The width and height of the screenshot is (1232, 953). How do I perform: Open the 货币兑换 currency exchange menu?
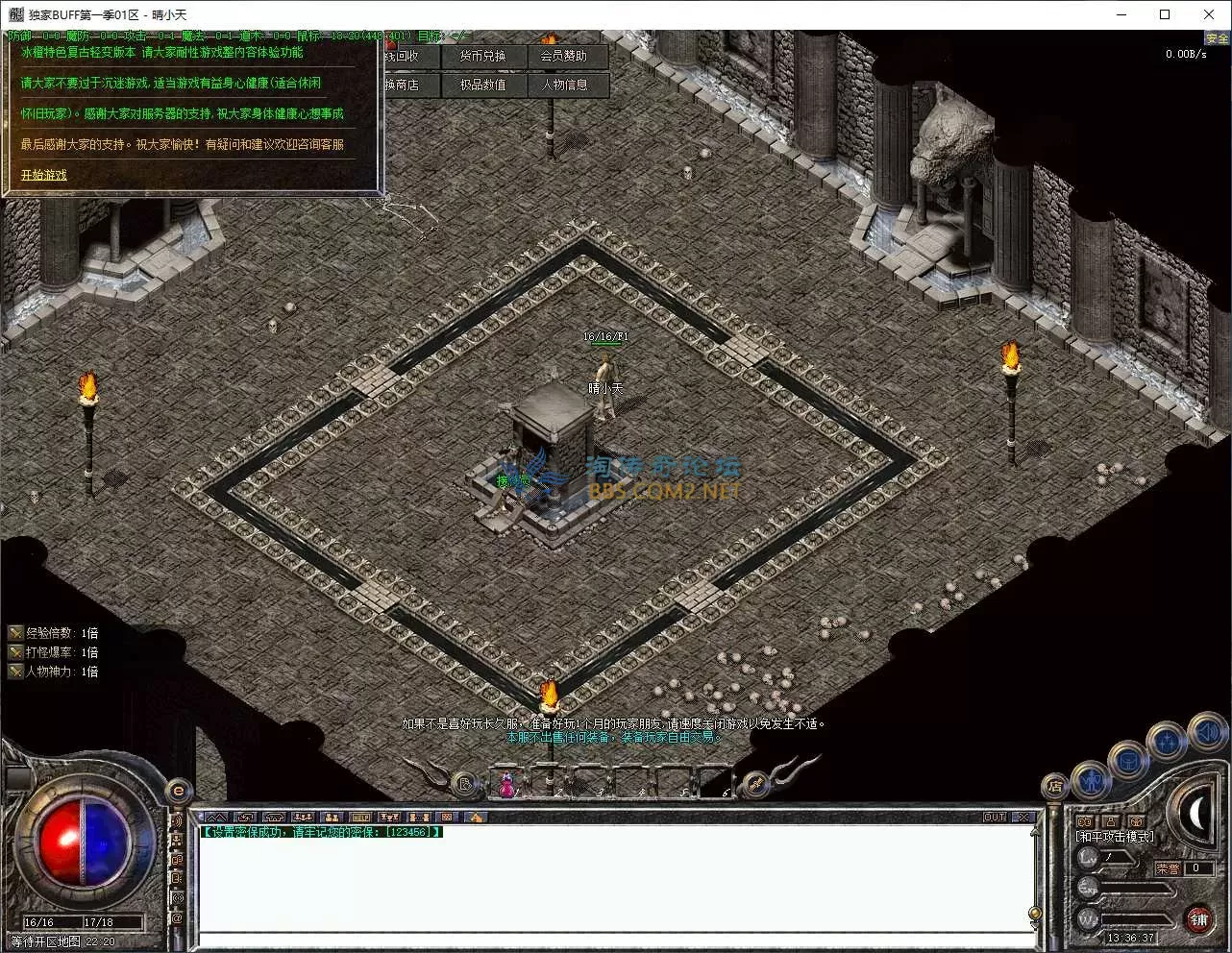pyautogui.click(x=482, y=56)
